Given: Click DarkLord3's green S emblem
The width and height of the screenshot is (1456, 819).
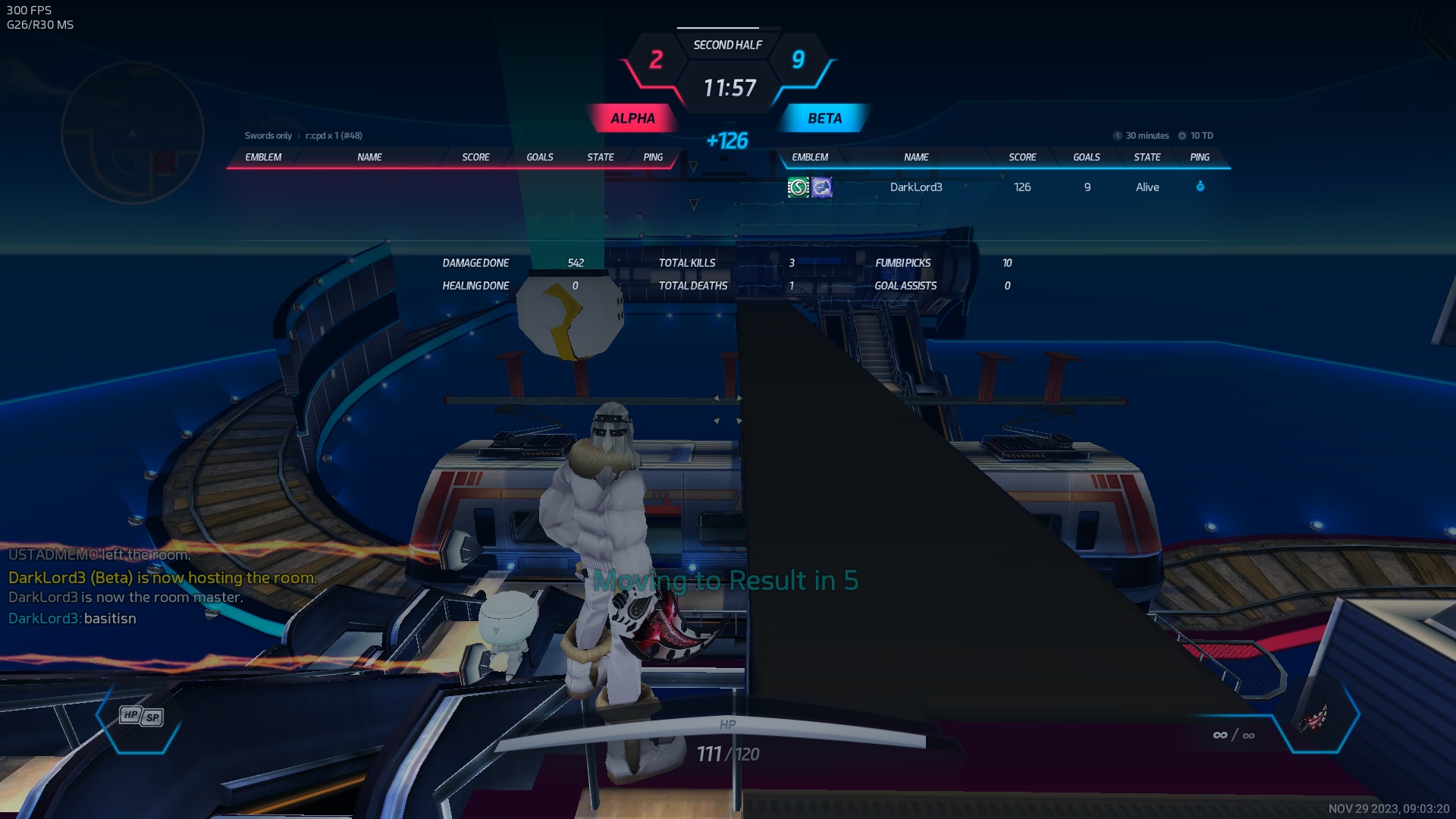Looking at the screenshot, I should 799,187.
